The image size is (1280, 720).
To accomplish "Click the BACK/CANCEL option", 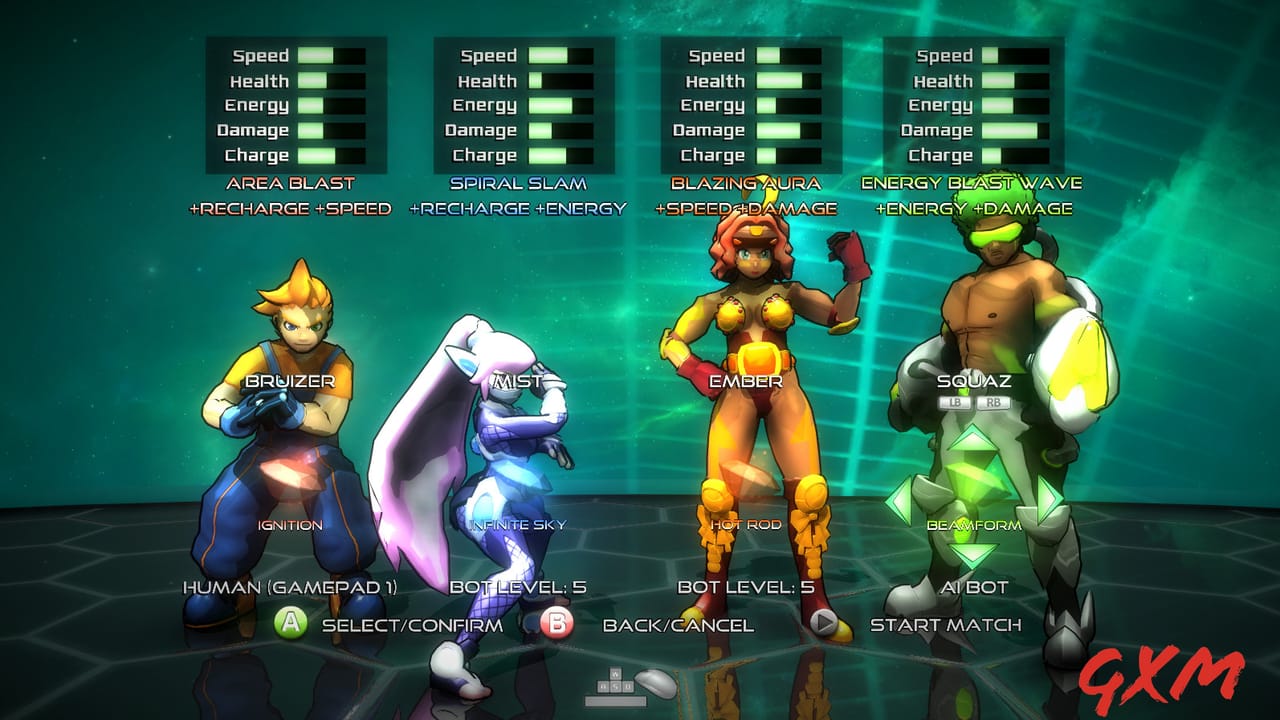I will click(676, 624).
